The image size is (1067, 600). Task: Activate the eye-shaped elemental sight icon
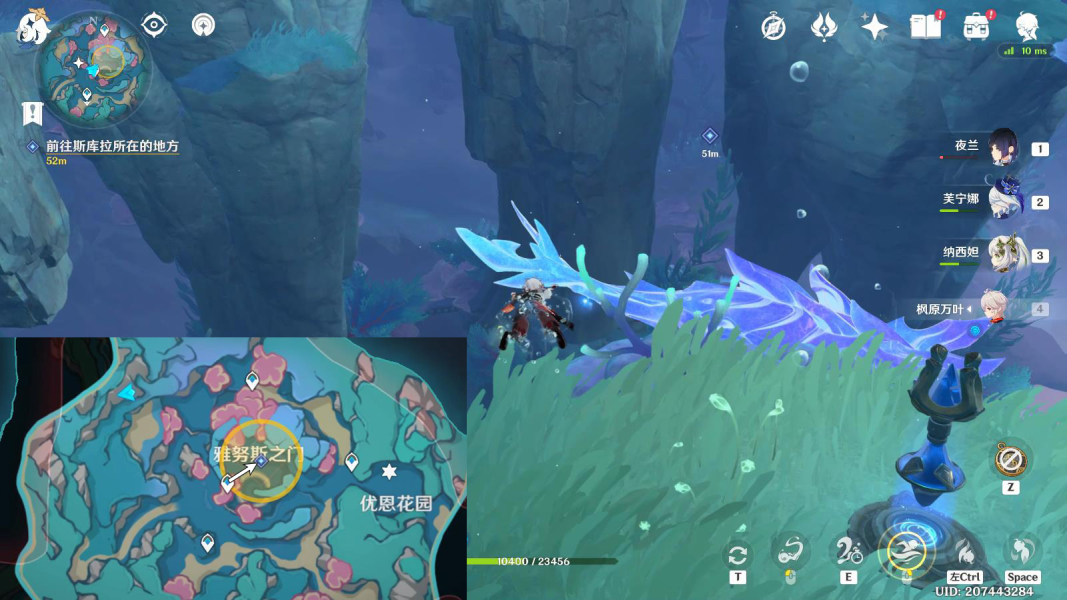click(x=154, y=25)
